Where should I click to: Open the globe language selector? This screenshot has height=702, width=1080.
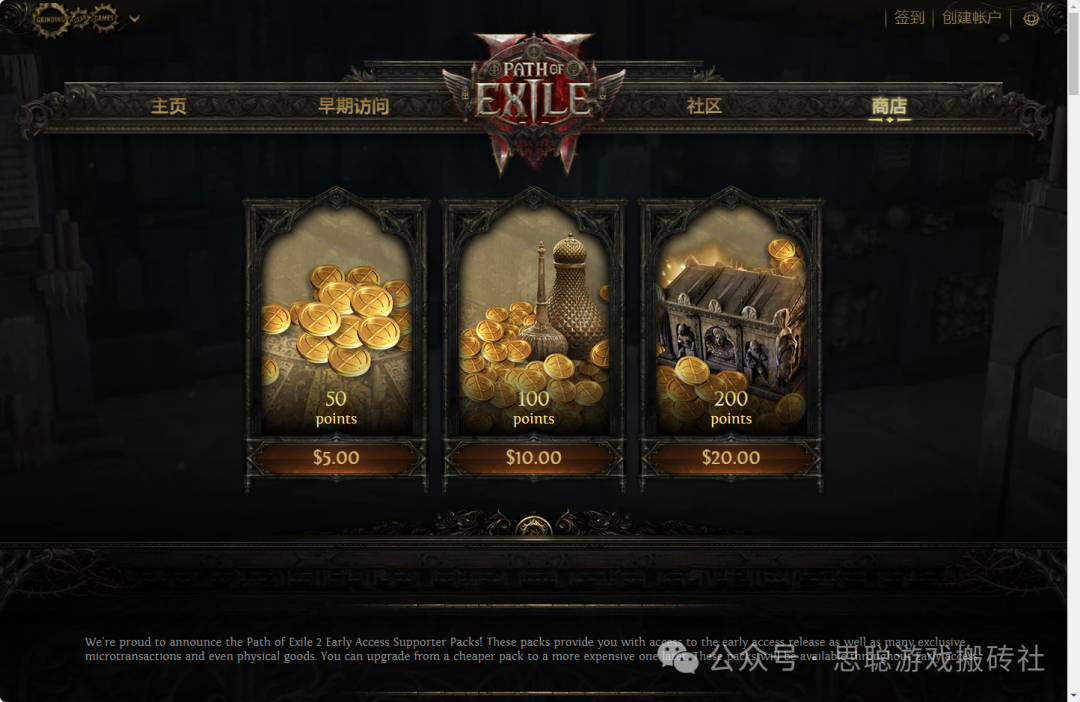1031,18
